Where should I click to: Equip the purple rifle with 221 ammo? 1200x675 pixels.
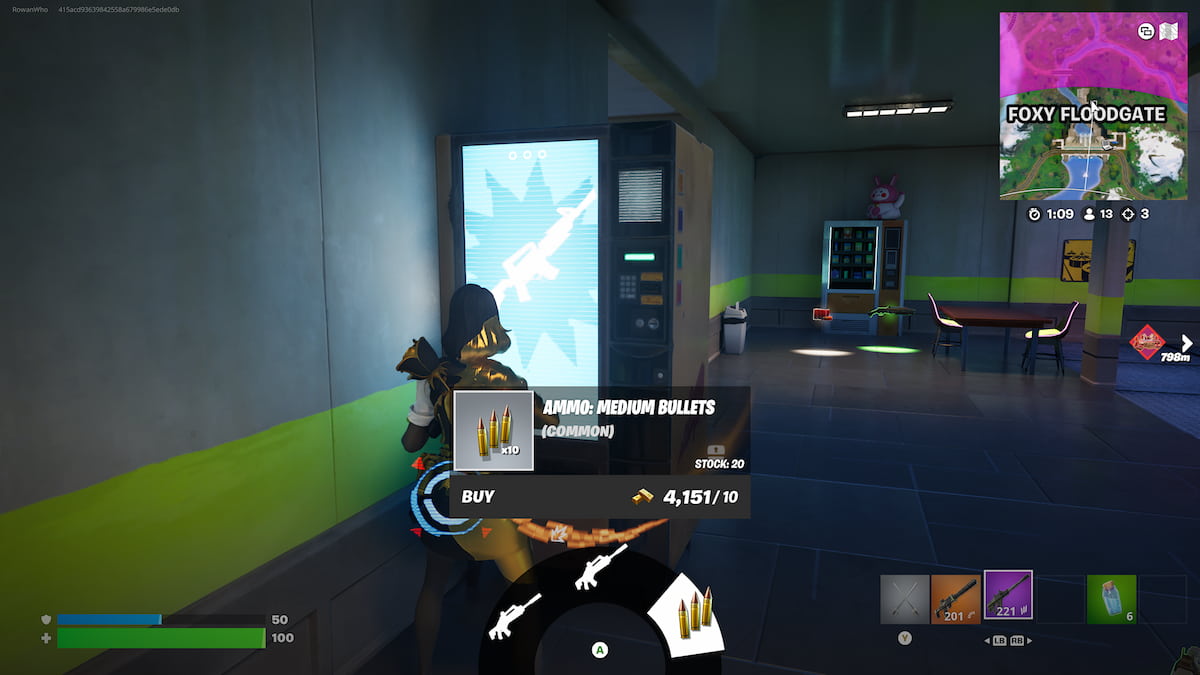pyautogui.click(x=1008, y=595)
